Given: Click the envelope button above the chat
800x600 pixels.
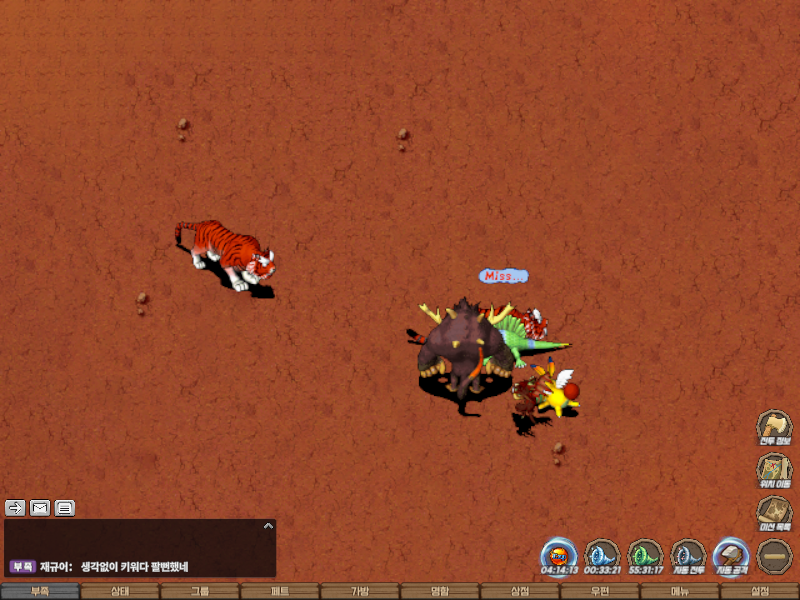Looking at the screenshot, I should (x=40, y=508).
